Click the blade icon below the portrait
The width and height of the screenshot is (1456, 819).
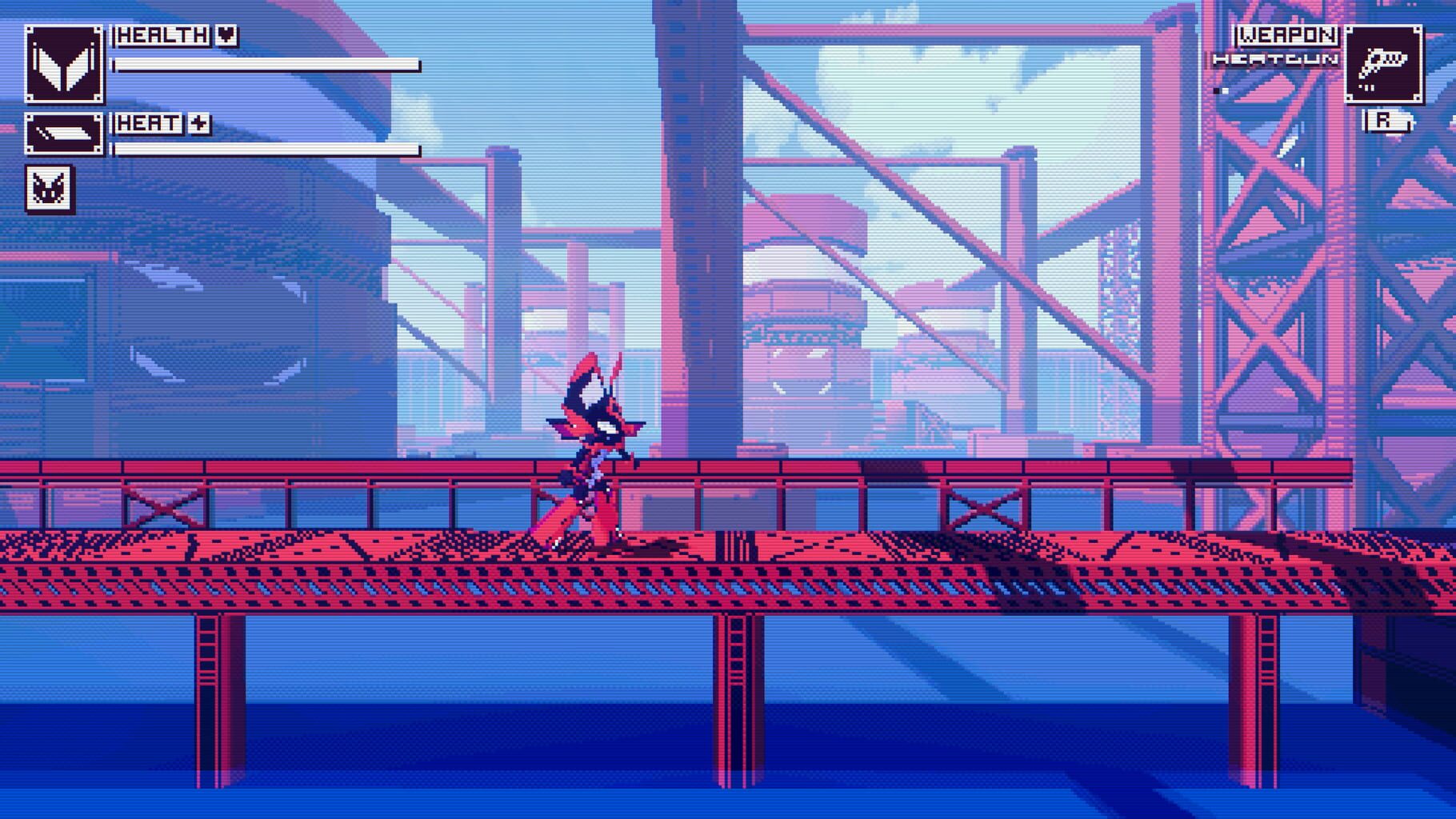click(x=66, y=134)
